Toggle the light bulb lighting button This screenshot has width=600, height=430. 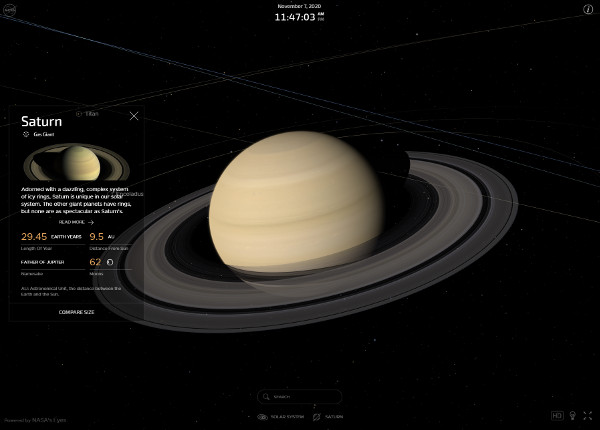(x=573, y=415)
